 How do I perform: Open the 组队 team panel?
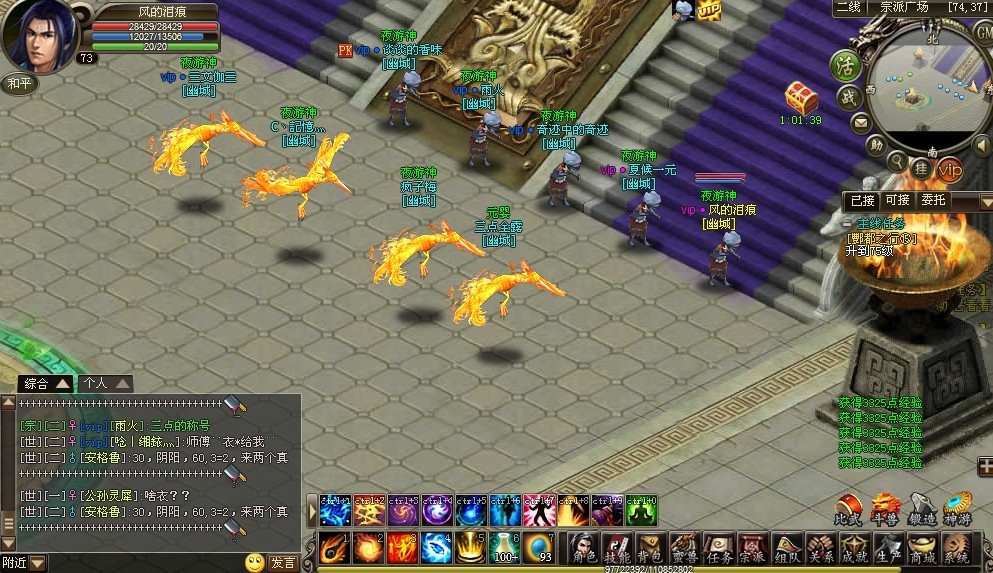tap(787, 548)
